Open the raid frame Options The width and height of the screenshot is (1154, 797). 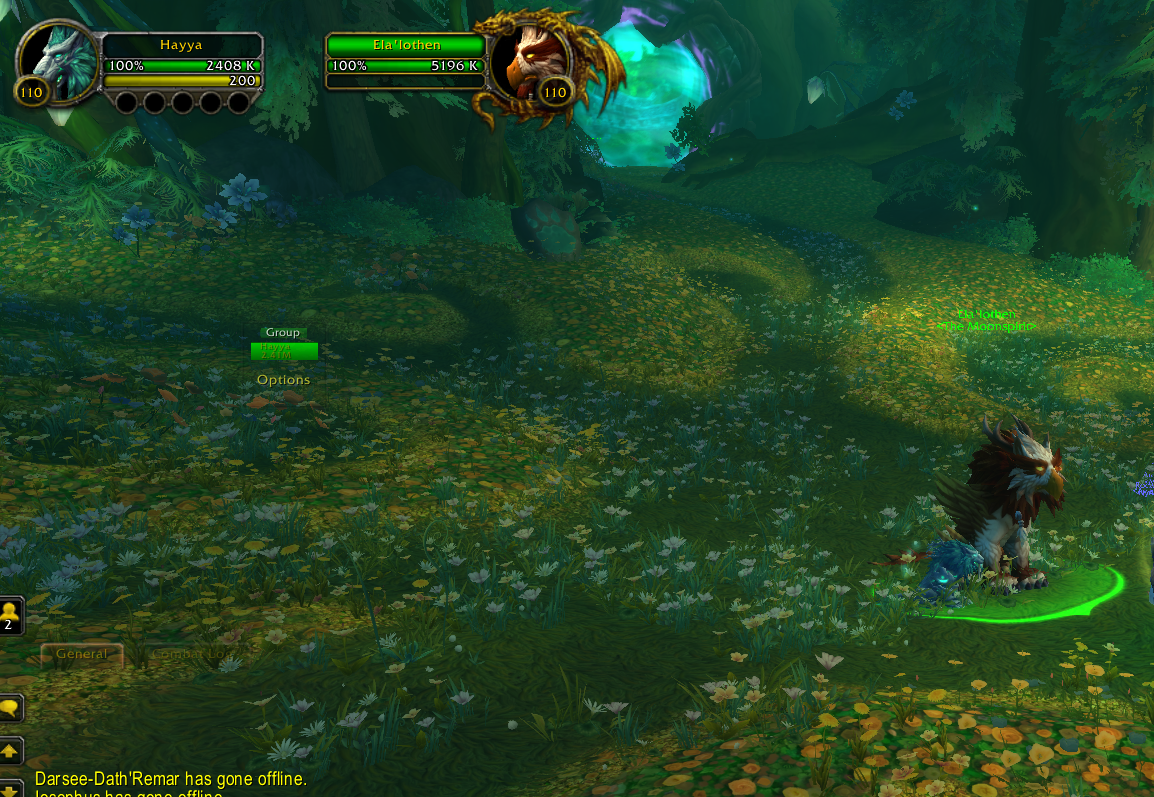[x=284, y=380]
